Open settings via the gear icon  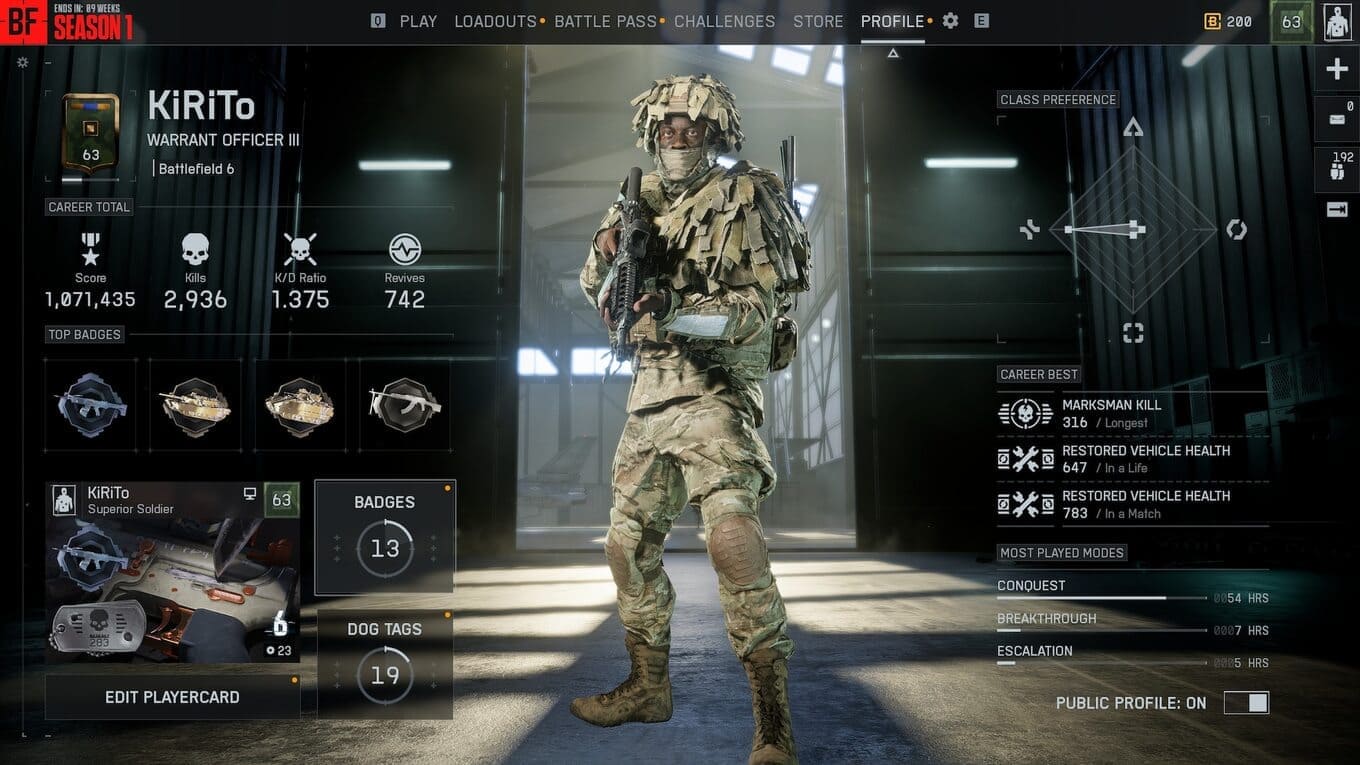tap(950, 21)
